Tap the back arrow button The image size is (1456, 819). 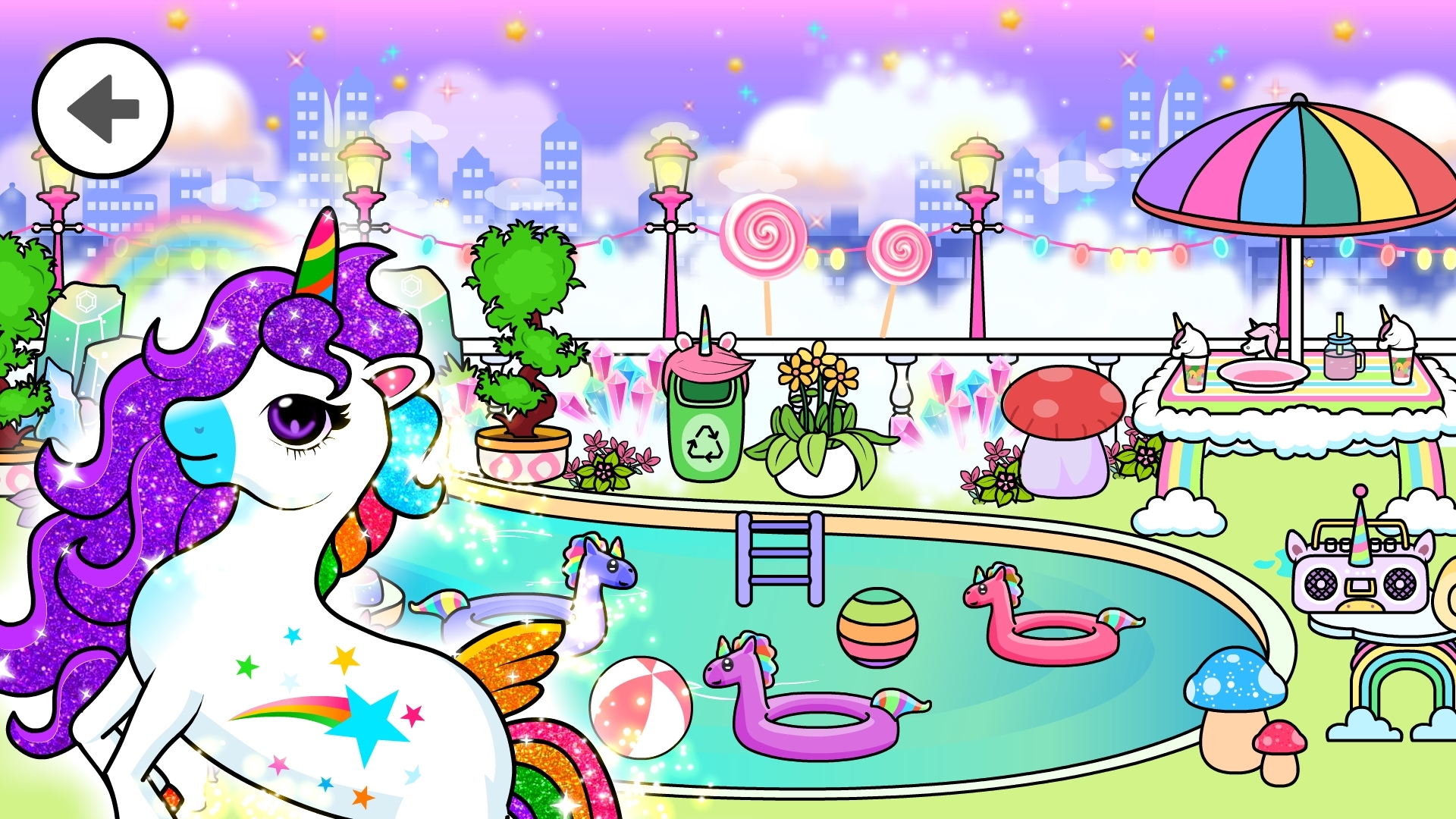point(102,108)
